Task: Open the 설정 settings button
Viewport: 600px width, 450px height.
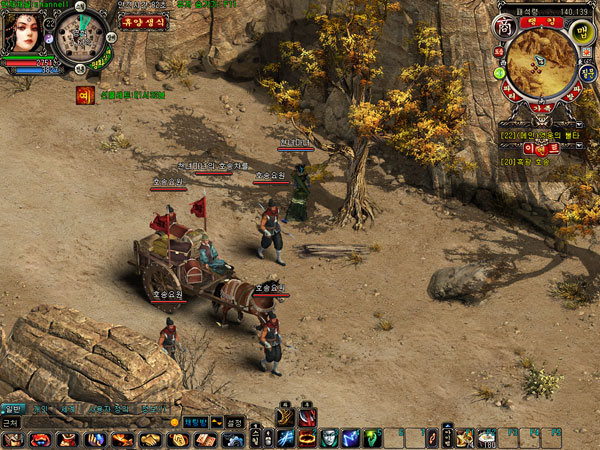Action: tap(234, 423)
